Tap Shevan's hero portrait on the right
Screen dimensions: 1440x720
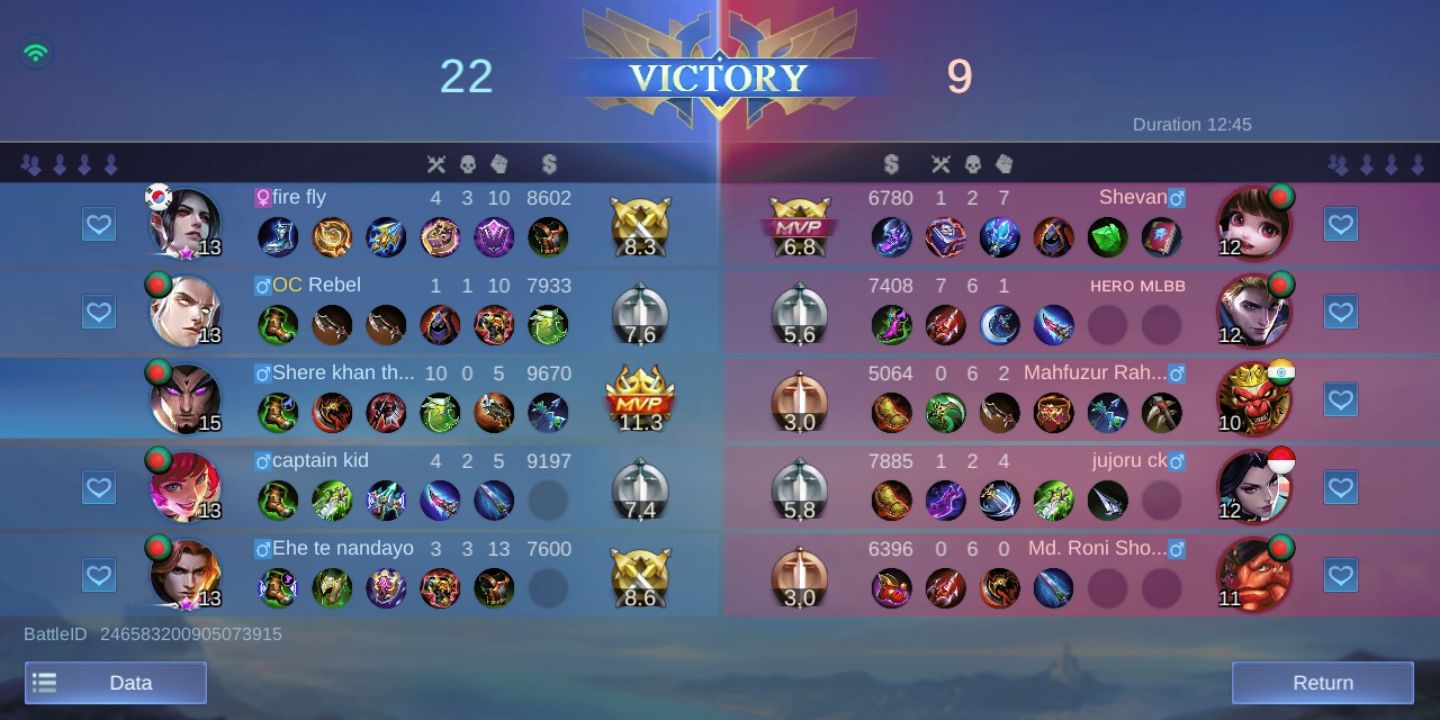coord(1254,224)
